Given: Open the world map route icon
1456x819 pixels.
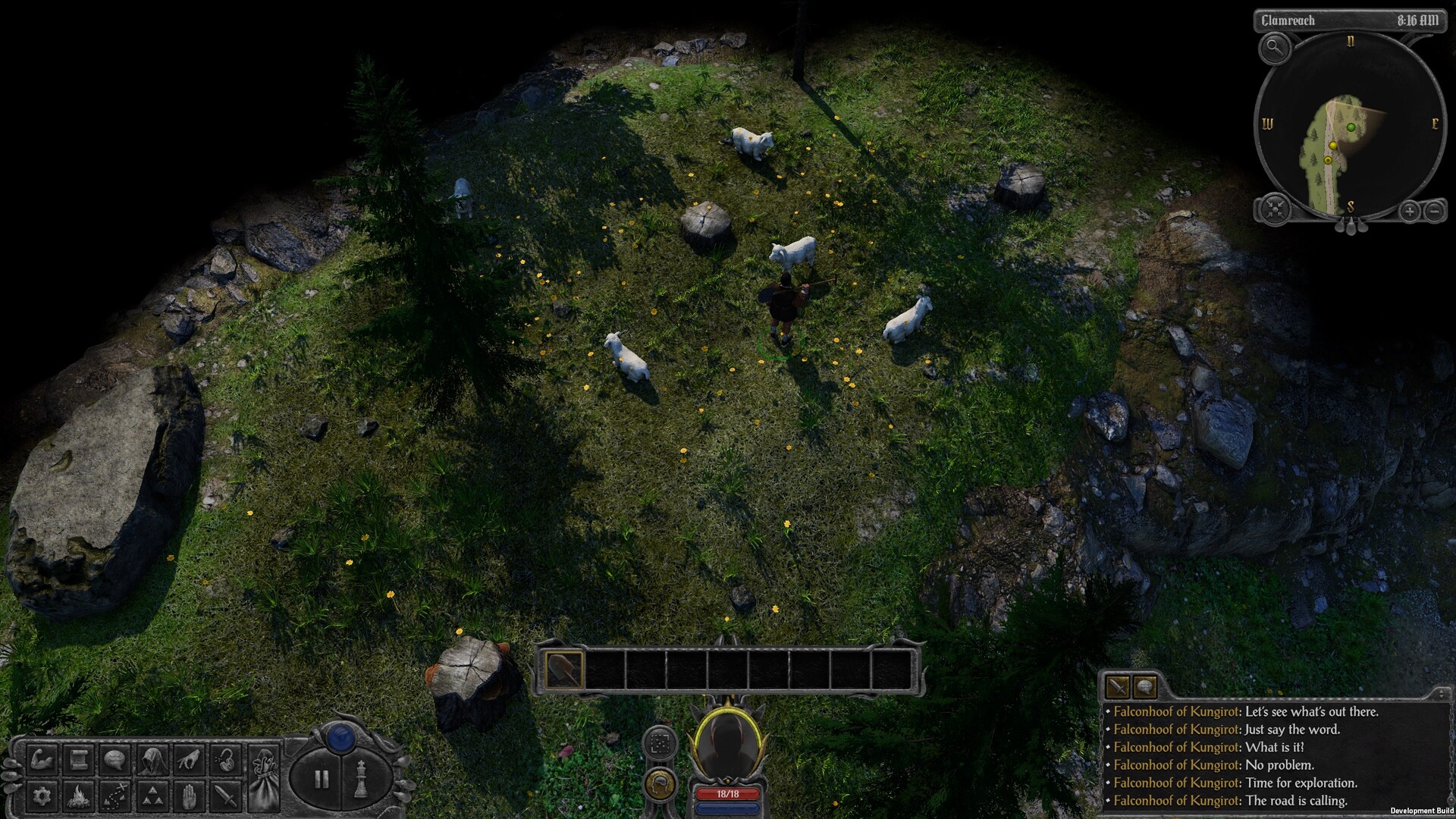Looking at the screenshot, I should (x=114, y=798).
